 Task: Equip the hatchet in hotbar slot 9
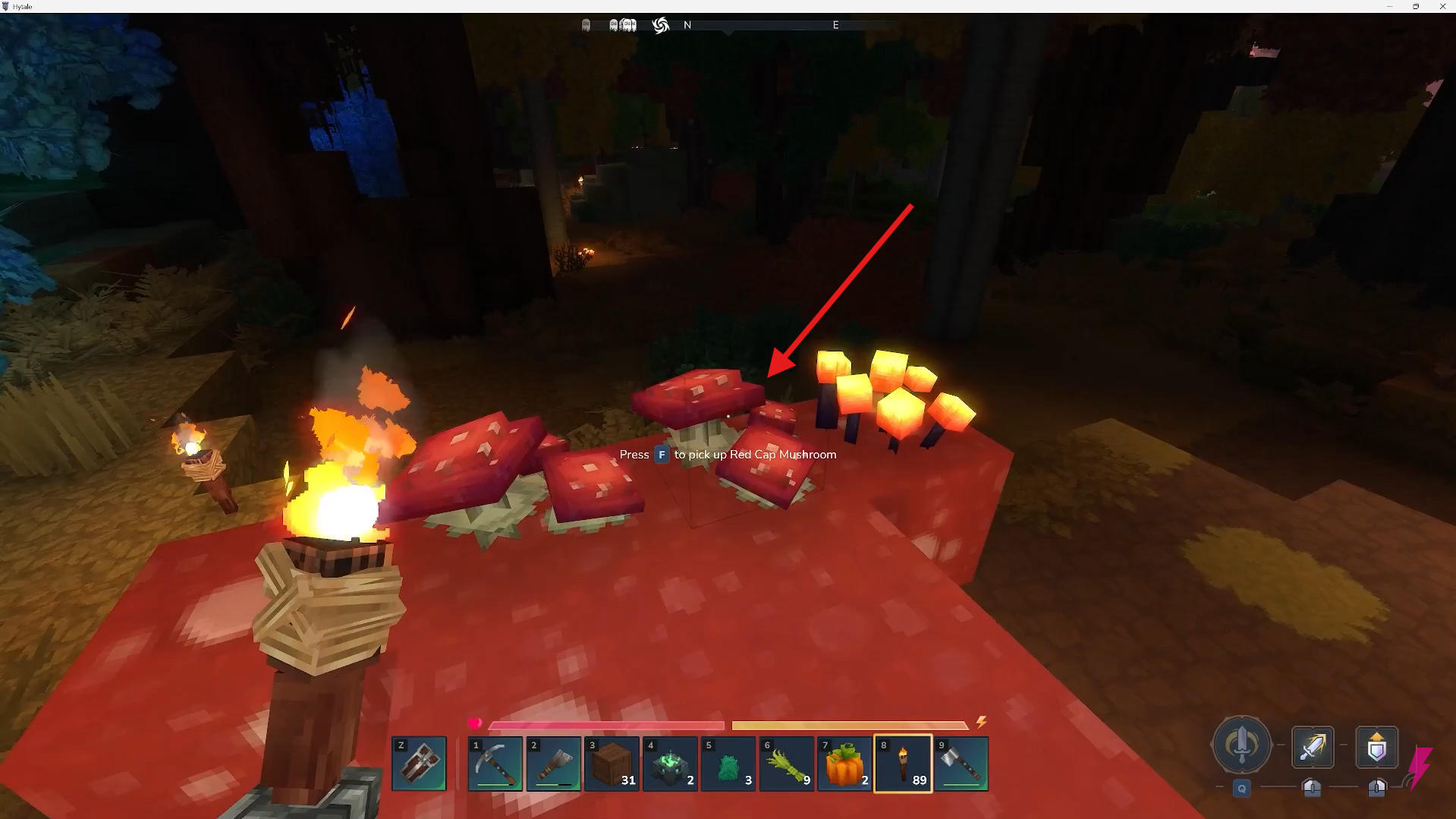click(961, 764)
